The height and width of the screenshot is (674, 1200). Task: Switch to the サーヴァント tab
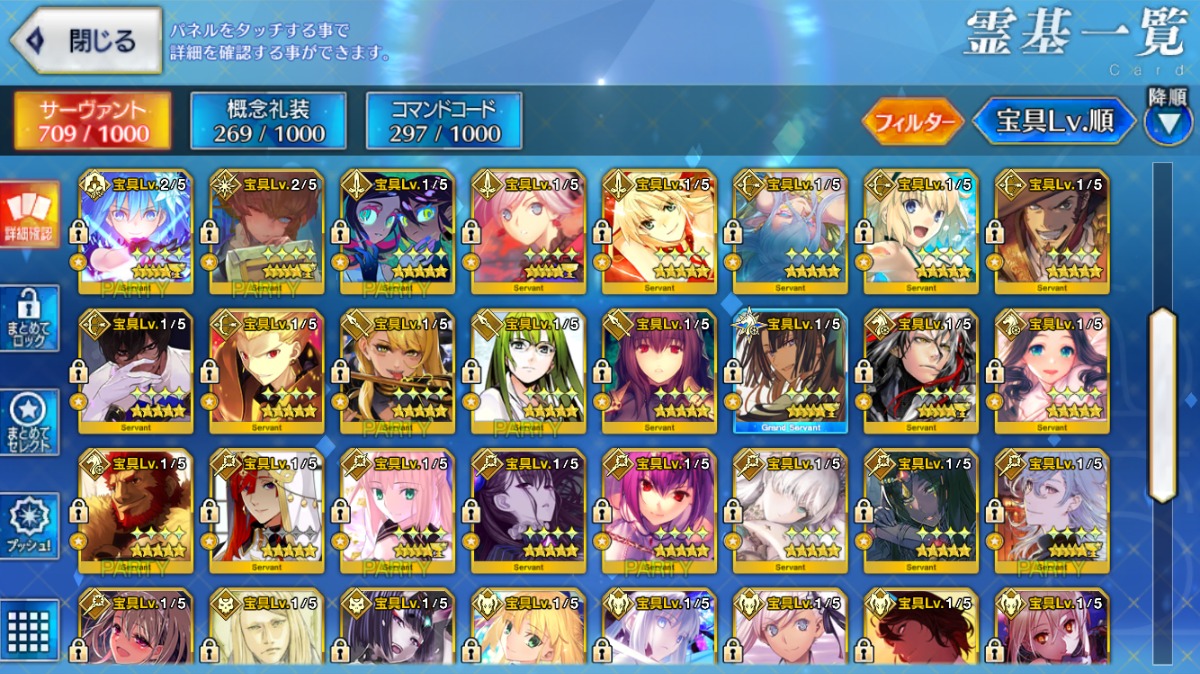point(92,121)
